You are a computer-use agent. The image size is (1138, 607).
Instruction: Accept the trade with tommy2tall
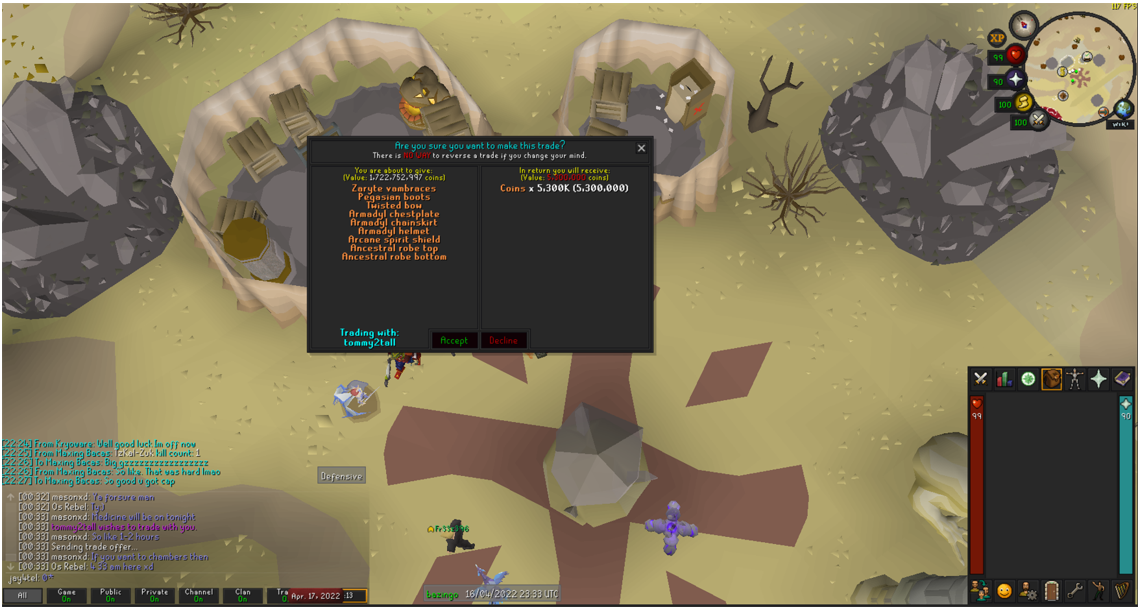tap(453, 341)
